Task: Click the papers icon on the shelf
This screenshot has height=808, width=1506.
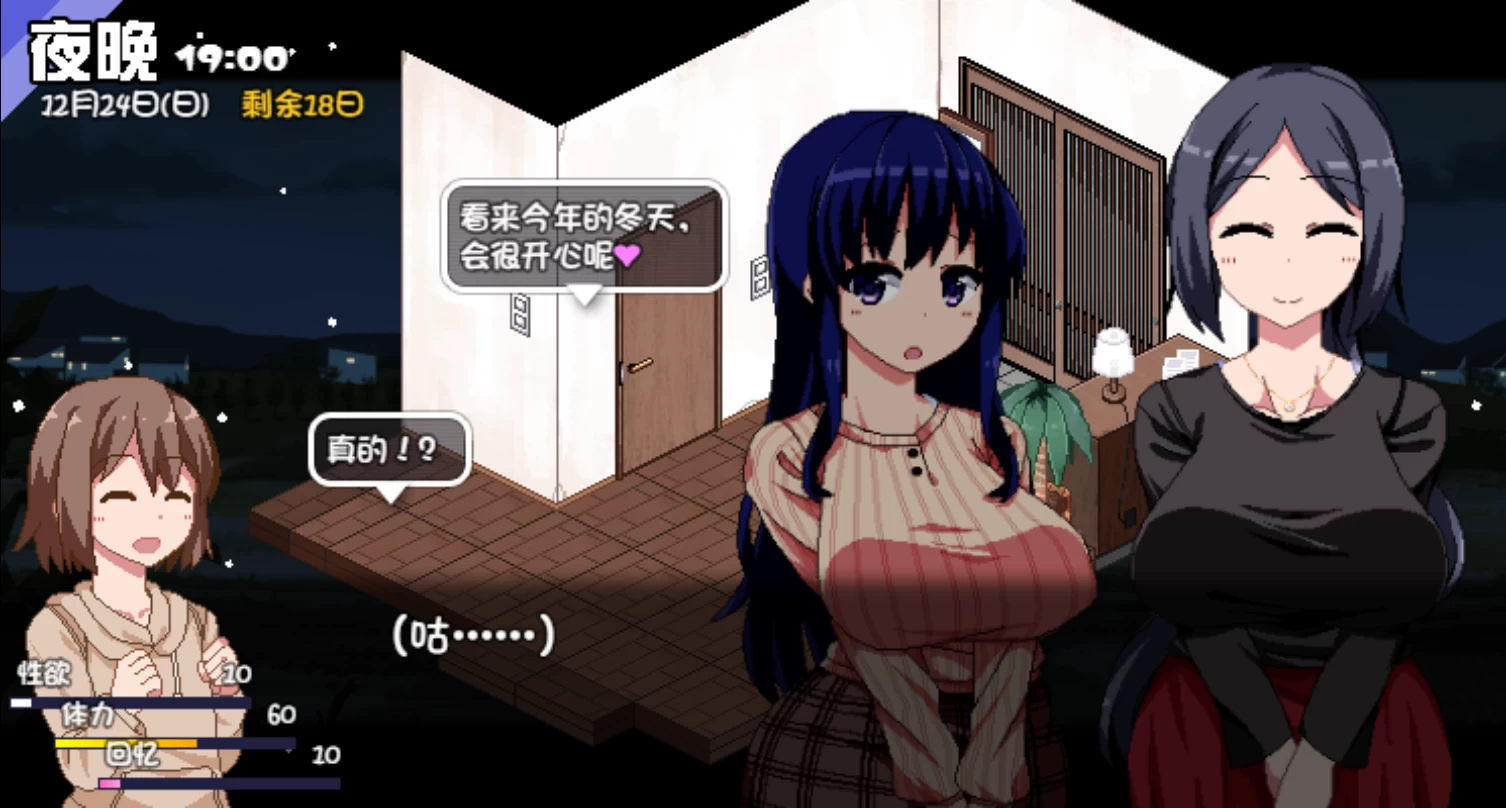Action: point(1184,362)
